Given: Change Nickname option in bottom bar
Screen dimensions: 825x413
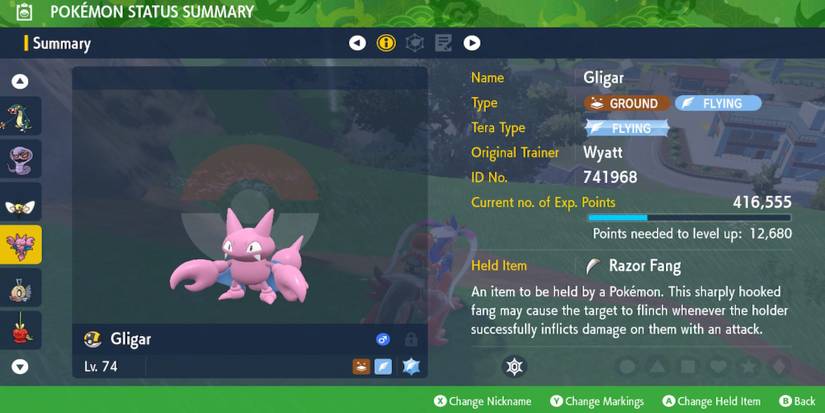Looking at the screenshot, I should pyautogui.click(x=482, y=401).
